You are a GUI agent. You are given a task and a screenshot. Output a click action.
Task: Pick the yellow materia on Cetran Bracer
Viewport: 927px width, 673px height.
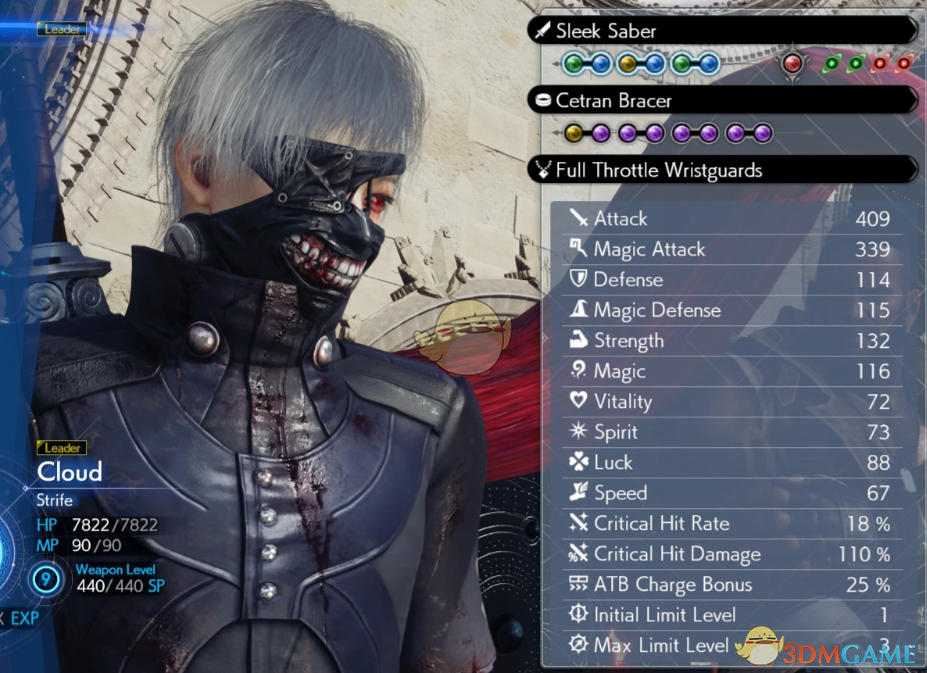(573, 133)
